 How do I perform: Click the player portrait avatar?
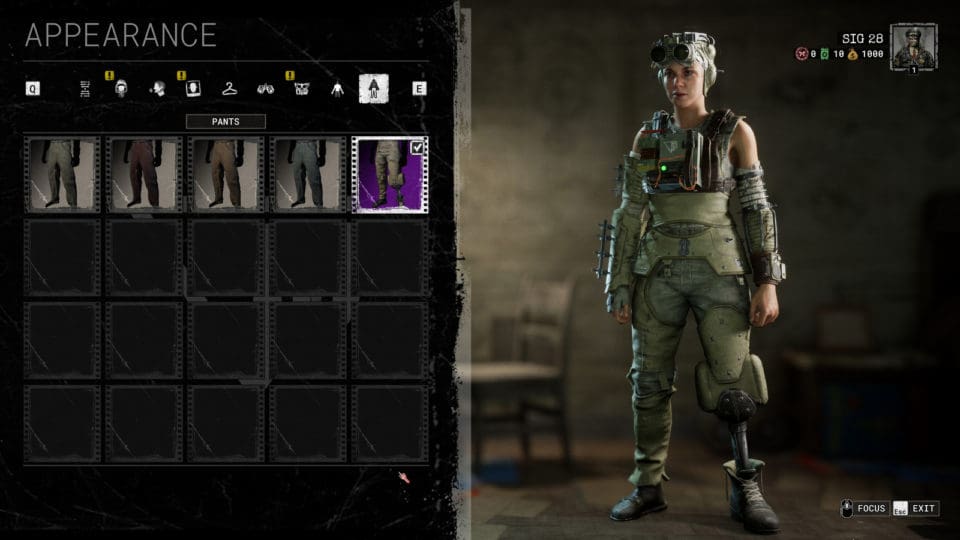click(912, 47)
